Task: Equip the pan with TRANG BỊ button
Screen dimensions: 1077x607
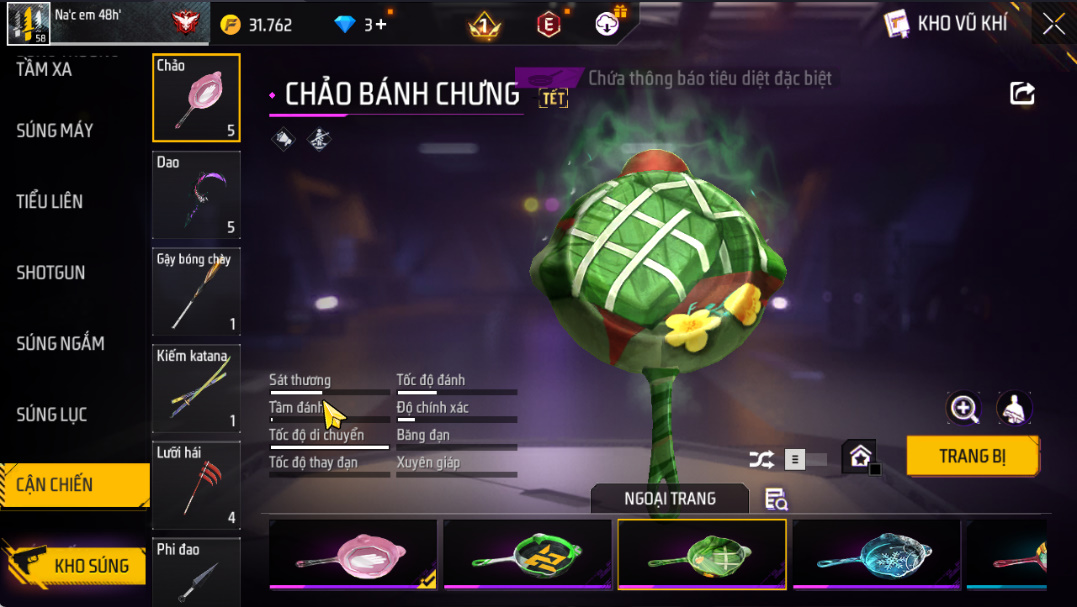Action: tap(972, 456)
